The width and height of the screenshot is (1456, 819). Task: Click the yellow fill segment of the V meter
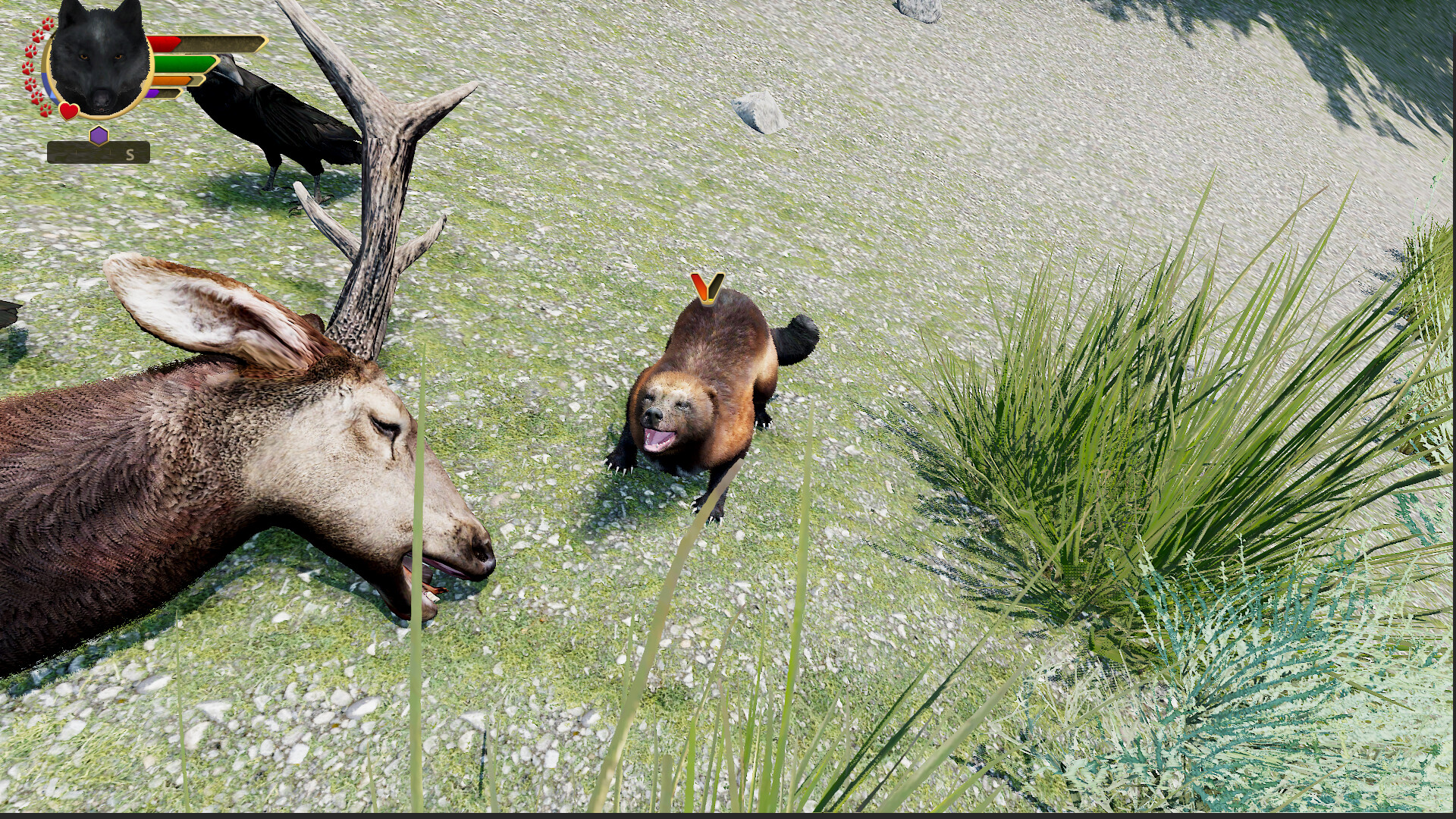point(711,300)
